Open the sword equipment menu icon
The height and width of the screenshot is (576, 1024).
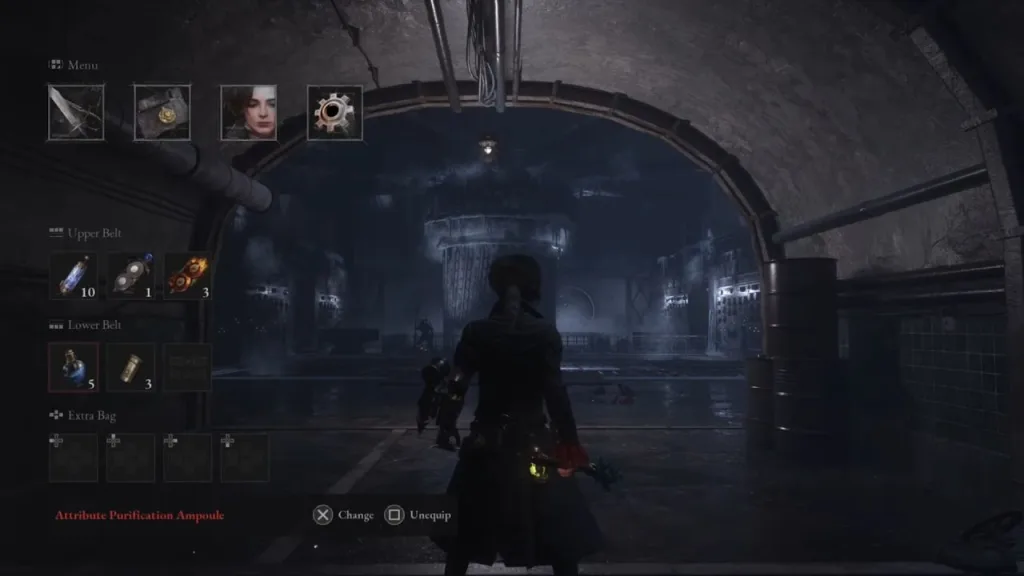[x=76, y=112]
